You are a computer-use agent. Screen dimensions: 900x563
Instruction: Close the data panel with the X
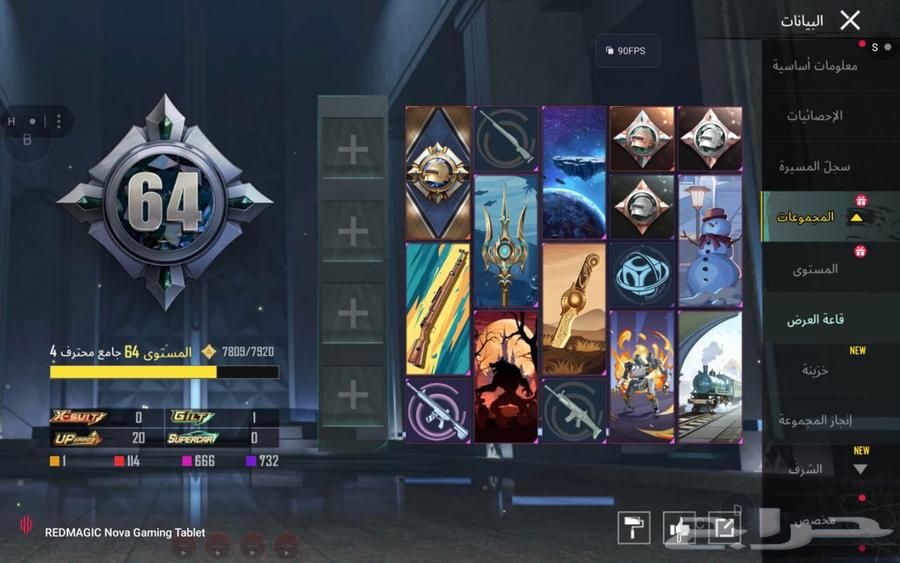[x=850, y=20]
